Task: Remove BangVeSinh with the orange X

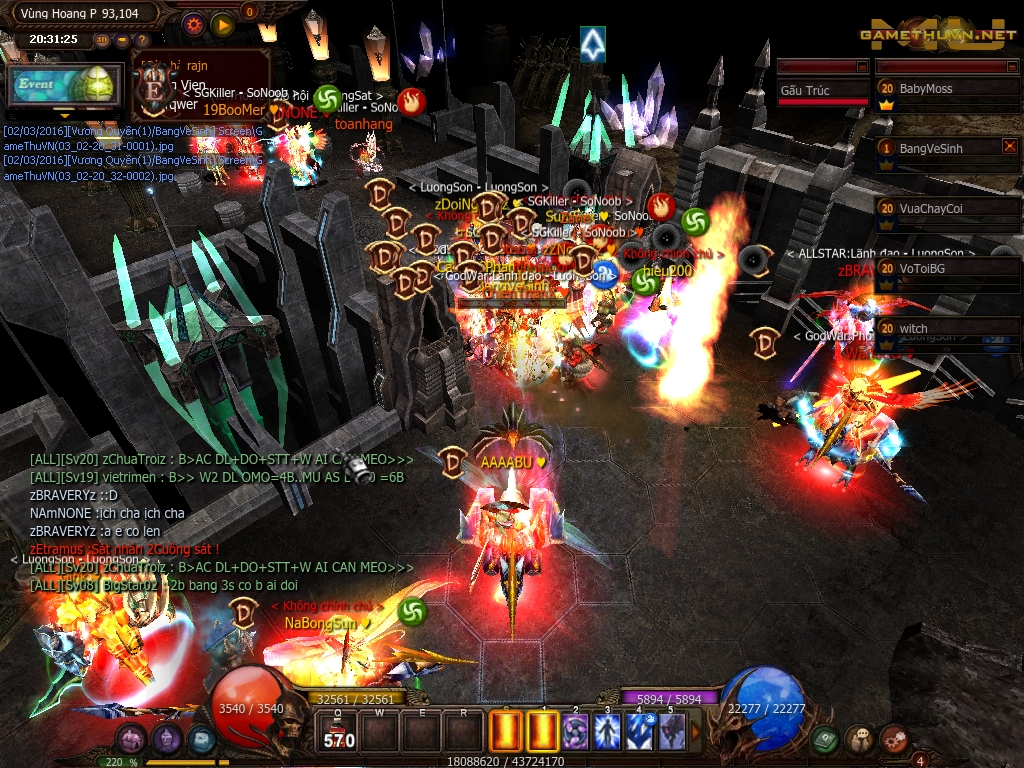Action: point(1009,147)
